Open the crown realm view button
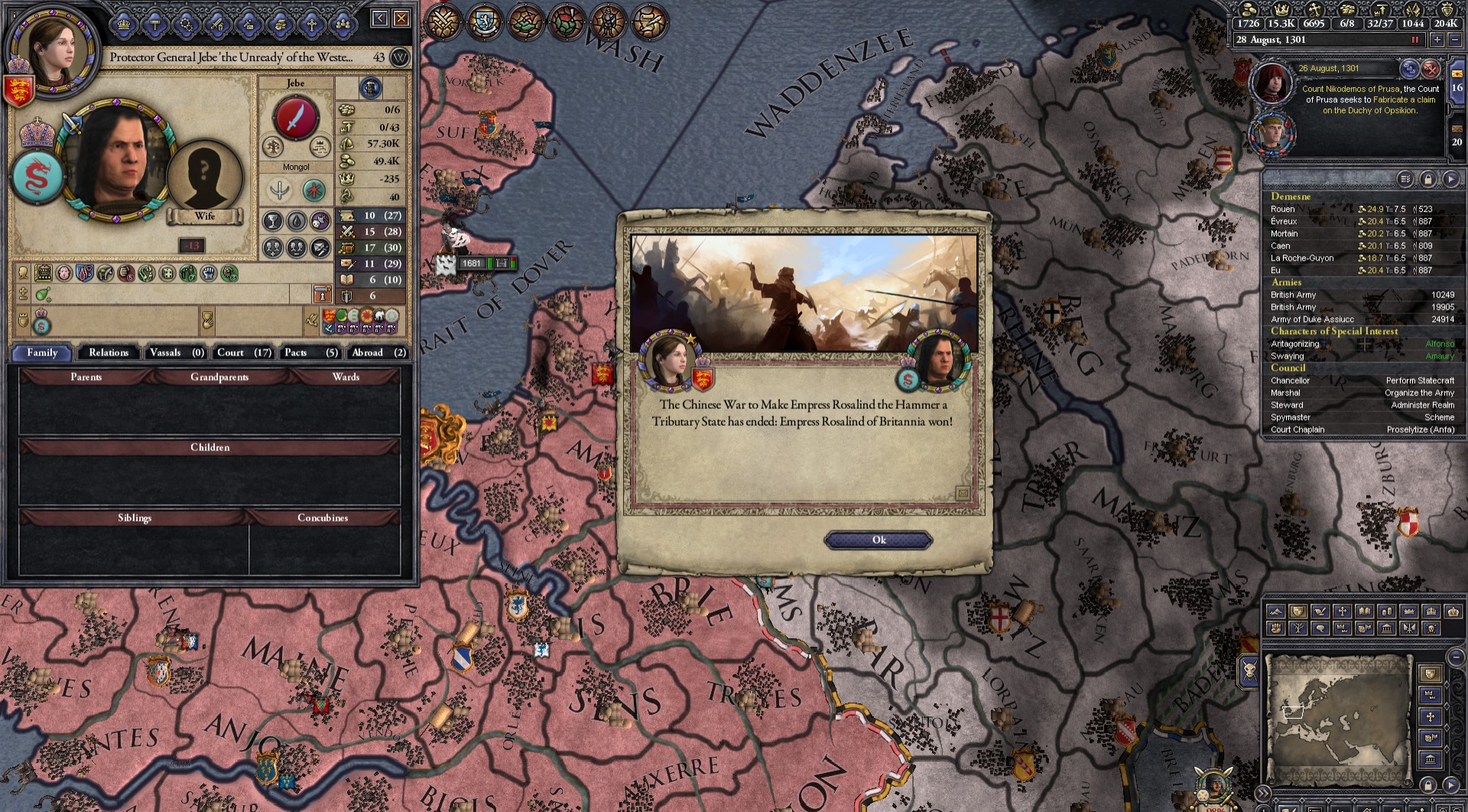The image size is (1468, 812). click(x=125, y=25)
